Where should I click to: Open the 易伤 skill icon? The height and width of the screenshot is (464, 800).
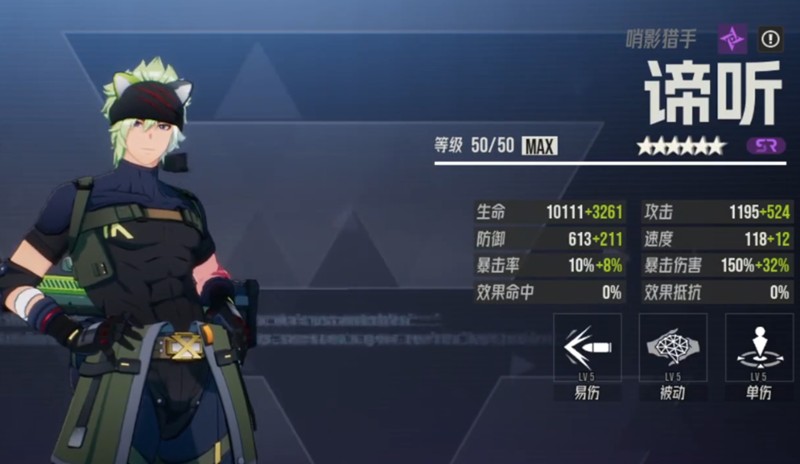[x=588, y=347]
